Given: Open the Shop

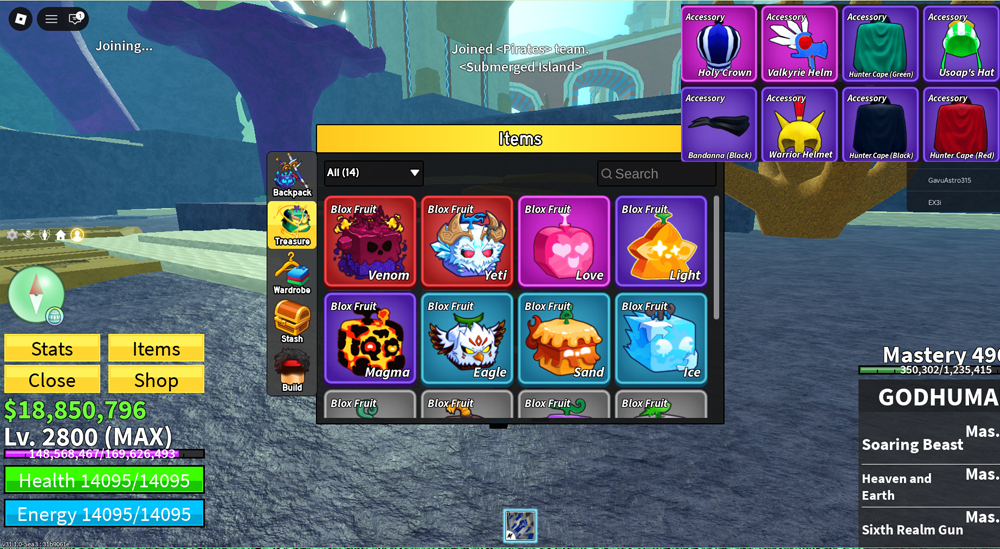Looking at the screenshot, I should pos(156,380).
